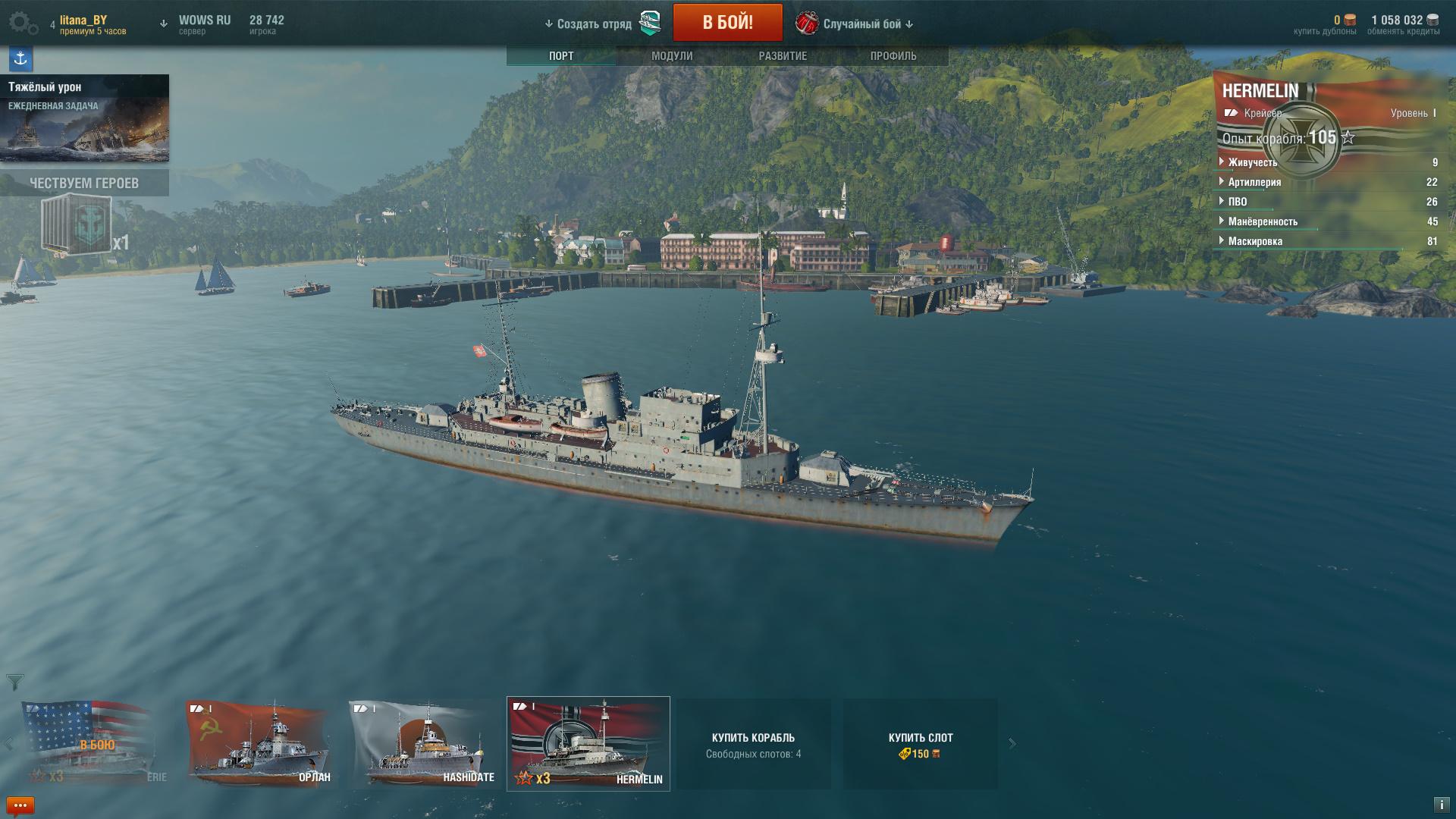Click the Купить корабль slot
The width and height of the screenshot is (1456, 819).
pyautogui.click(x=753, y=744)
